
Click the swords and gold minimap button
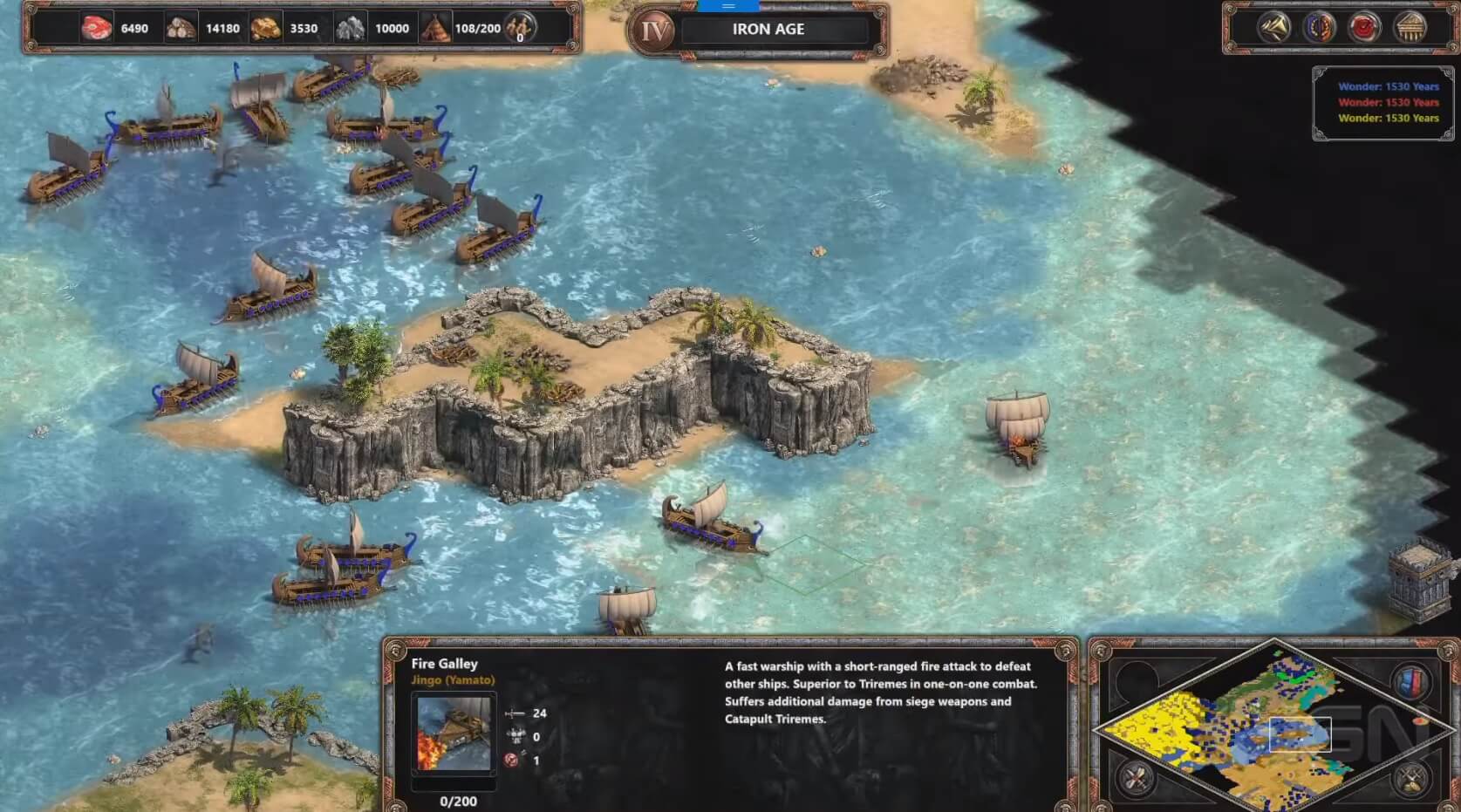click(1410, 777)
